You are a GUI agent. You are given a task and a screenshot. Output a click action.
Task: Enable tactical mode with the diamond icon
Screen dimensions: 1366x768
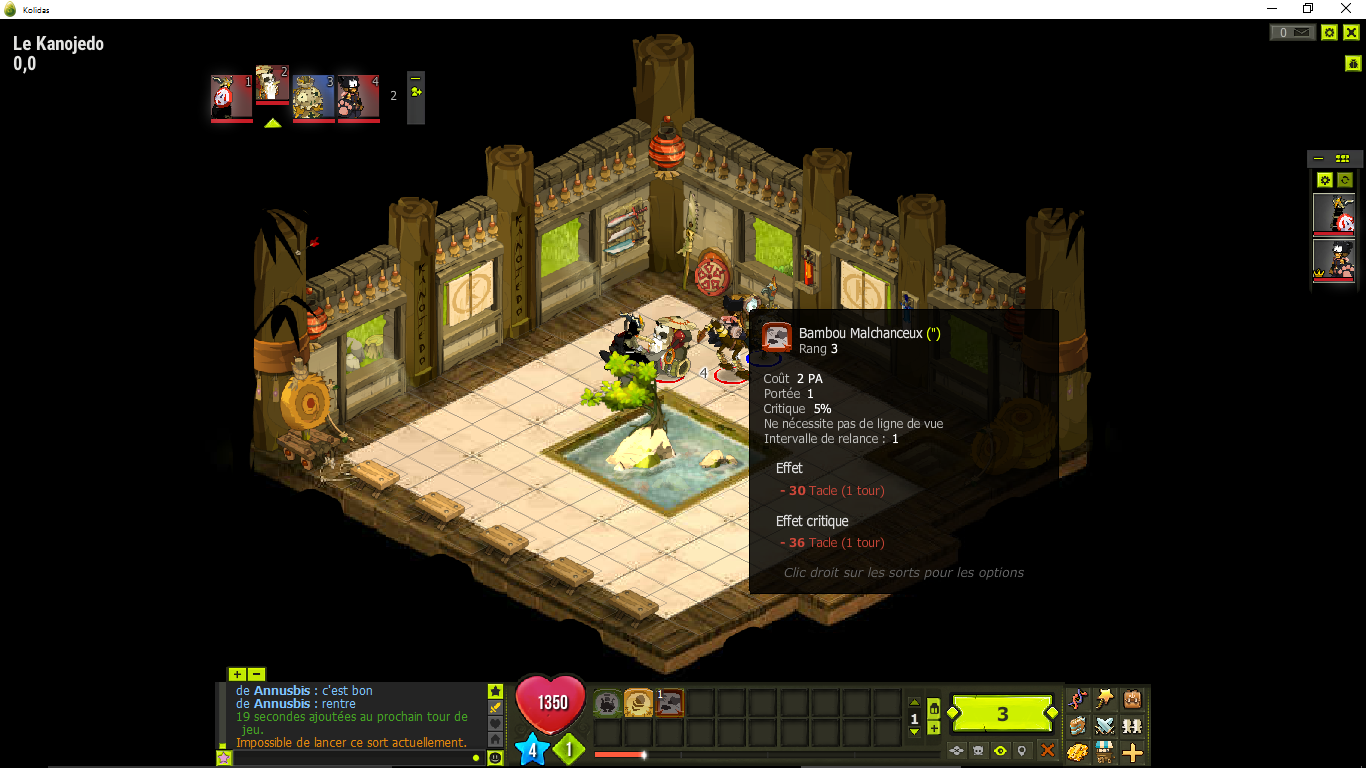pyautogui.click(x=956, y=750)
